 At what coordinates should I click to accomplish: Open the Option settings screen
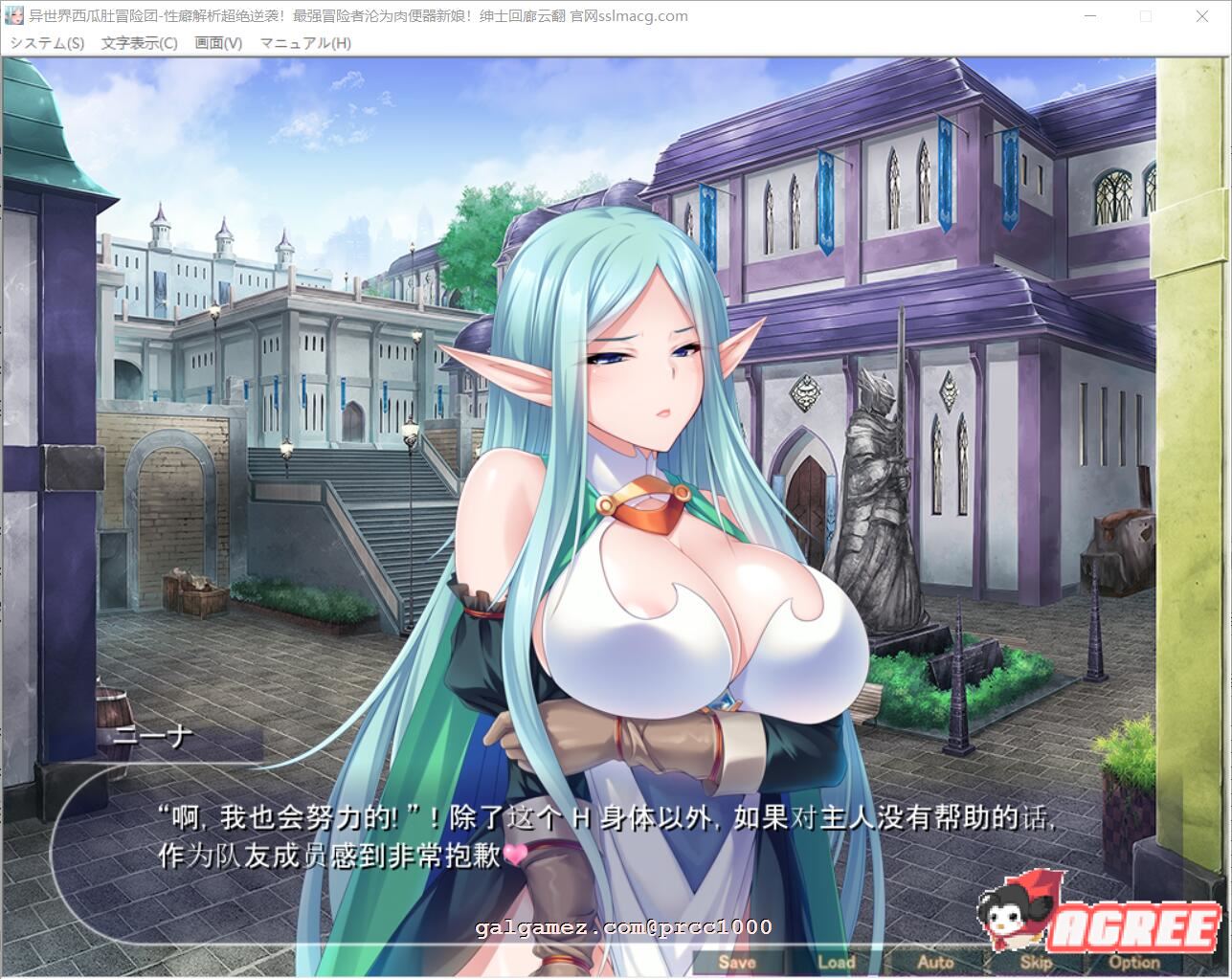coord(1135,963)
